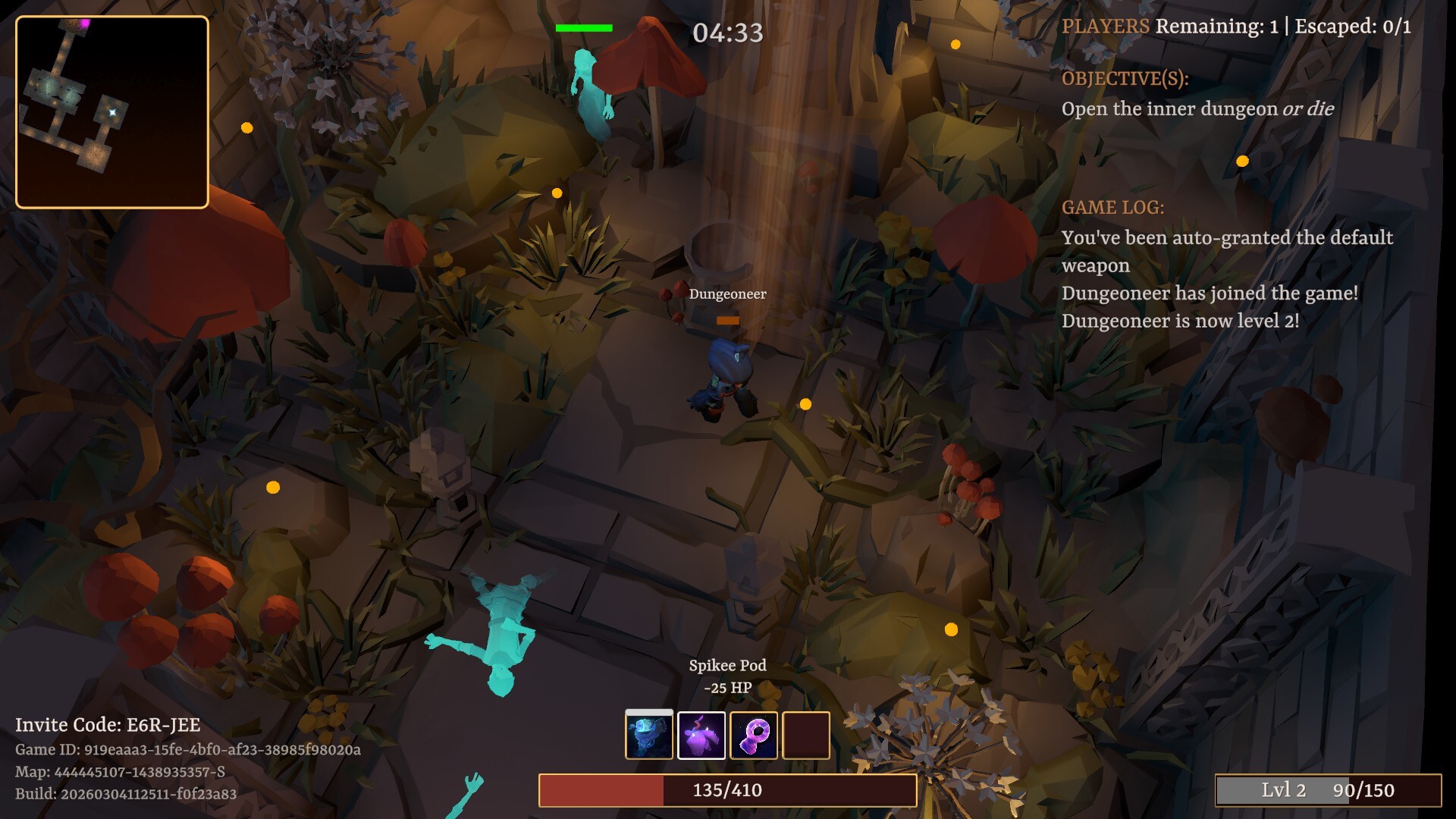This screenshot has width=1456, height=819.
Task: Click the empty fourth hotbar slot
Action: 808,736
